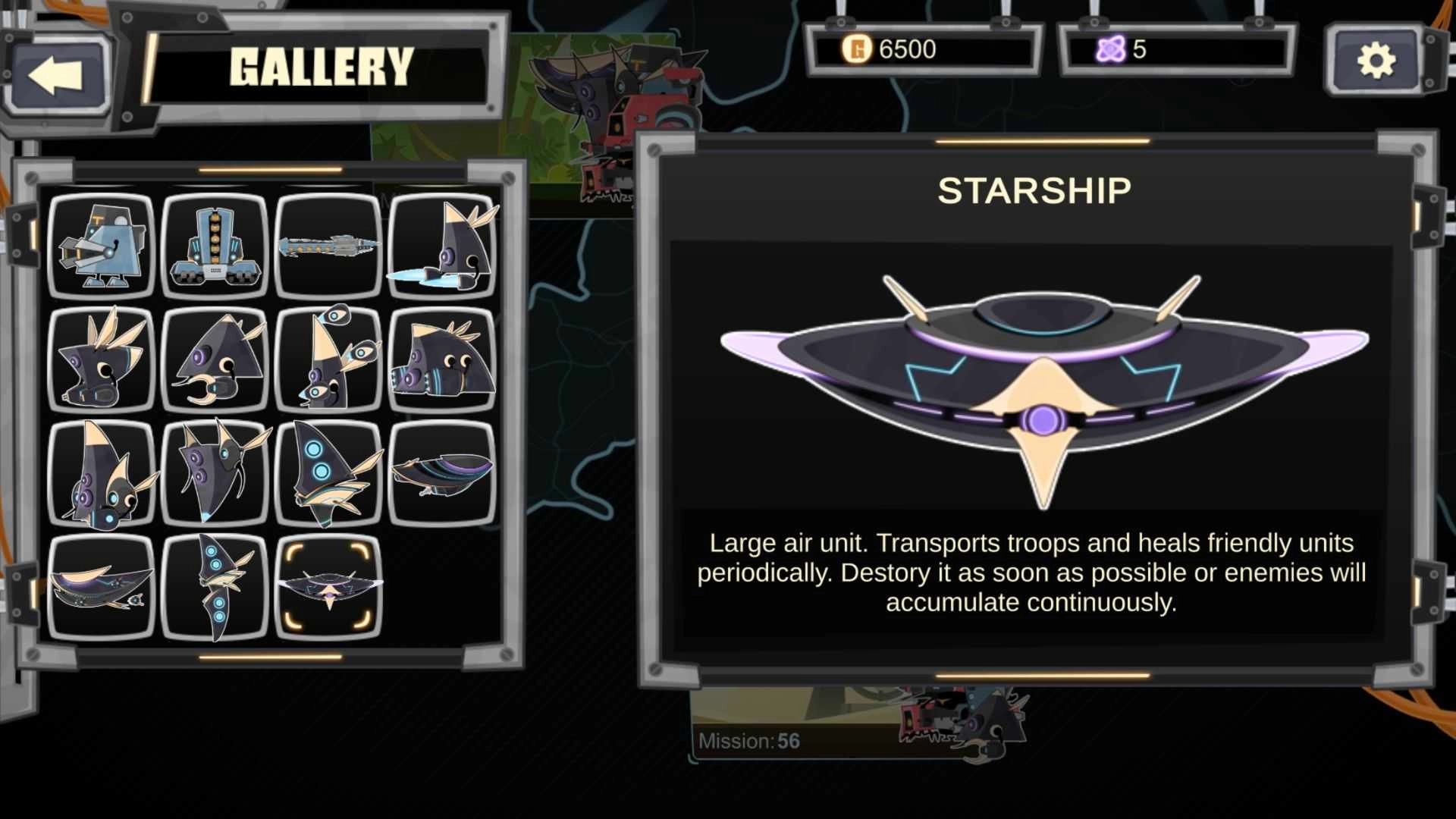Choose the fin alien with two blue circles
The width and height of the screenshot is (1456, 819).
[328, 473]
